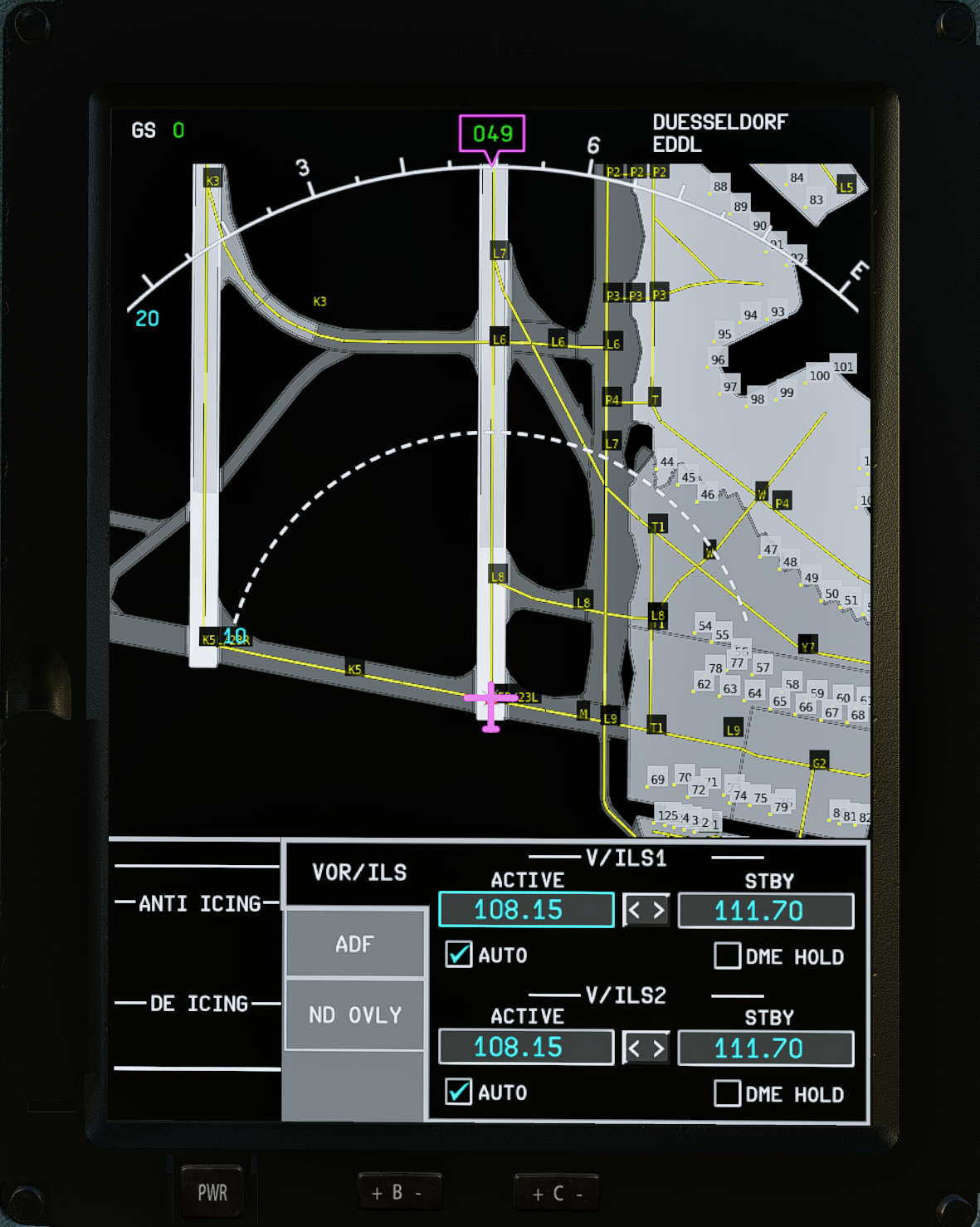Screen dimensions: 980x1227
Task: Select the V/ILS2 active frequency field
Action: (x=525, y=1047)
